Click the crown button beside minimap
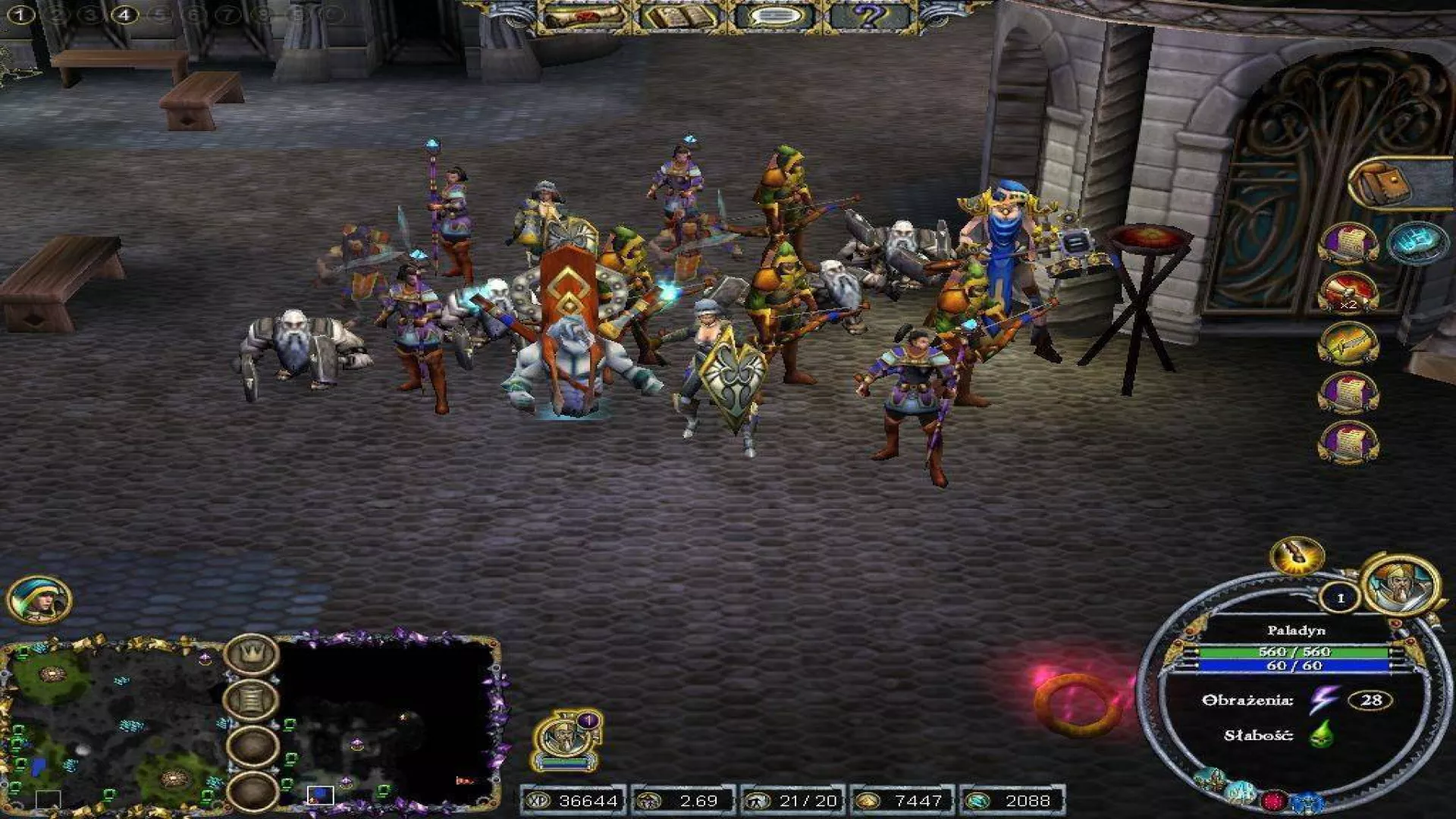Image resolution: width=1456 pixels, height=819 pixels. [252, 655]
